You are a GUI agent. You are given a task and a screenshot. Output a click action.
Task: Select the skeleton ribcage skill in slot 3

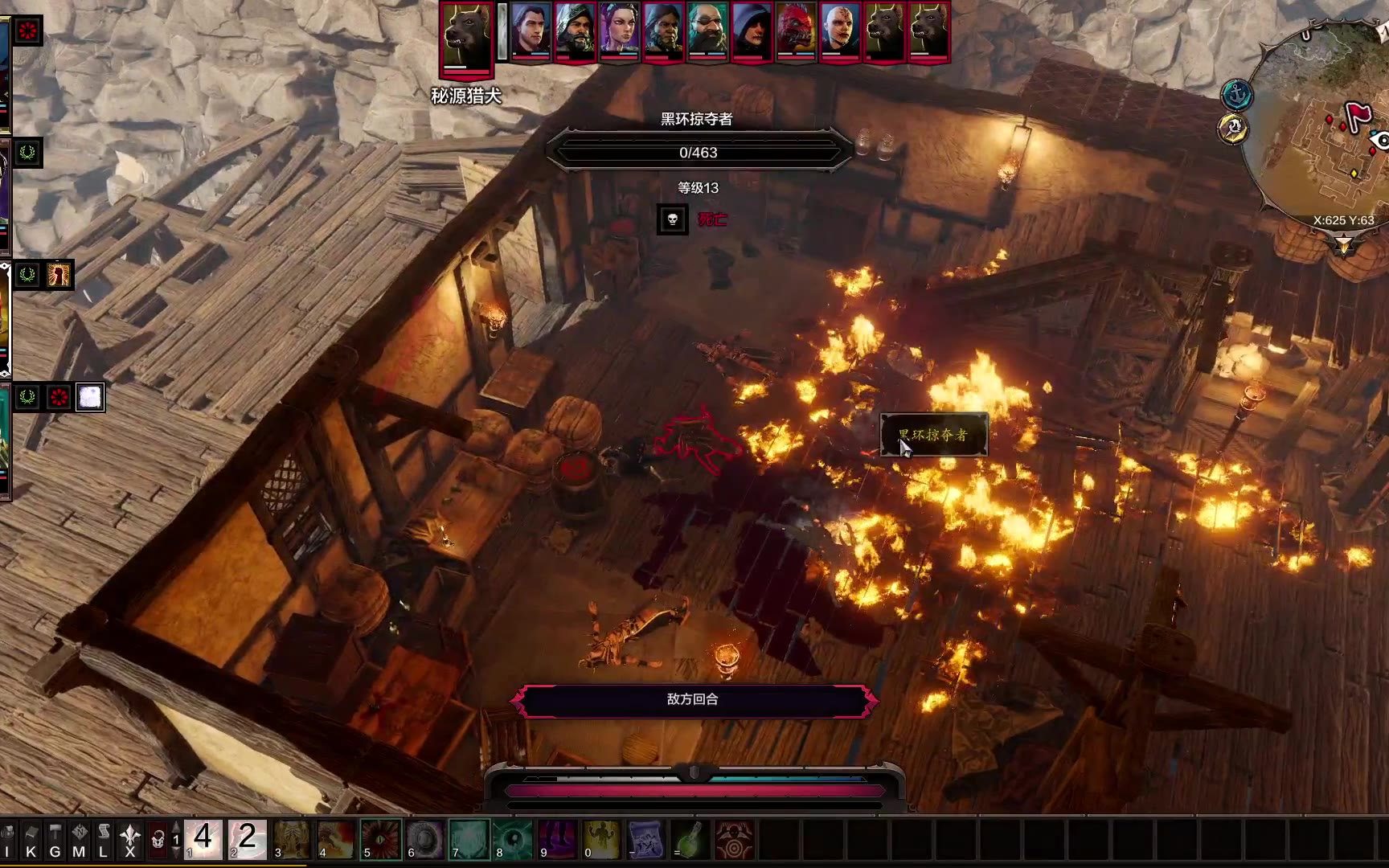292,840
